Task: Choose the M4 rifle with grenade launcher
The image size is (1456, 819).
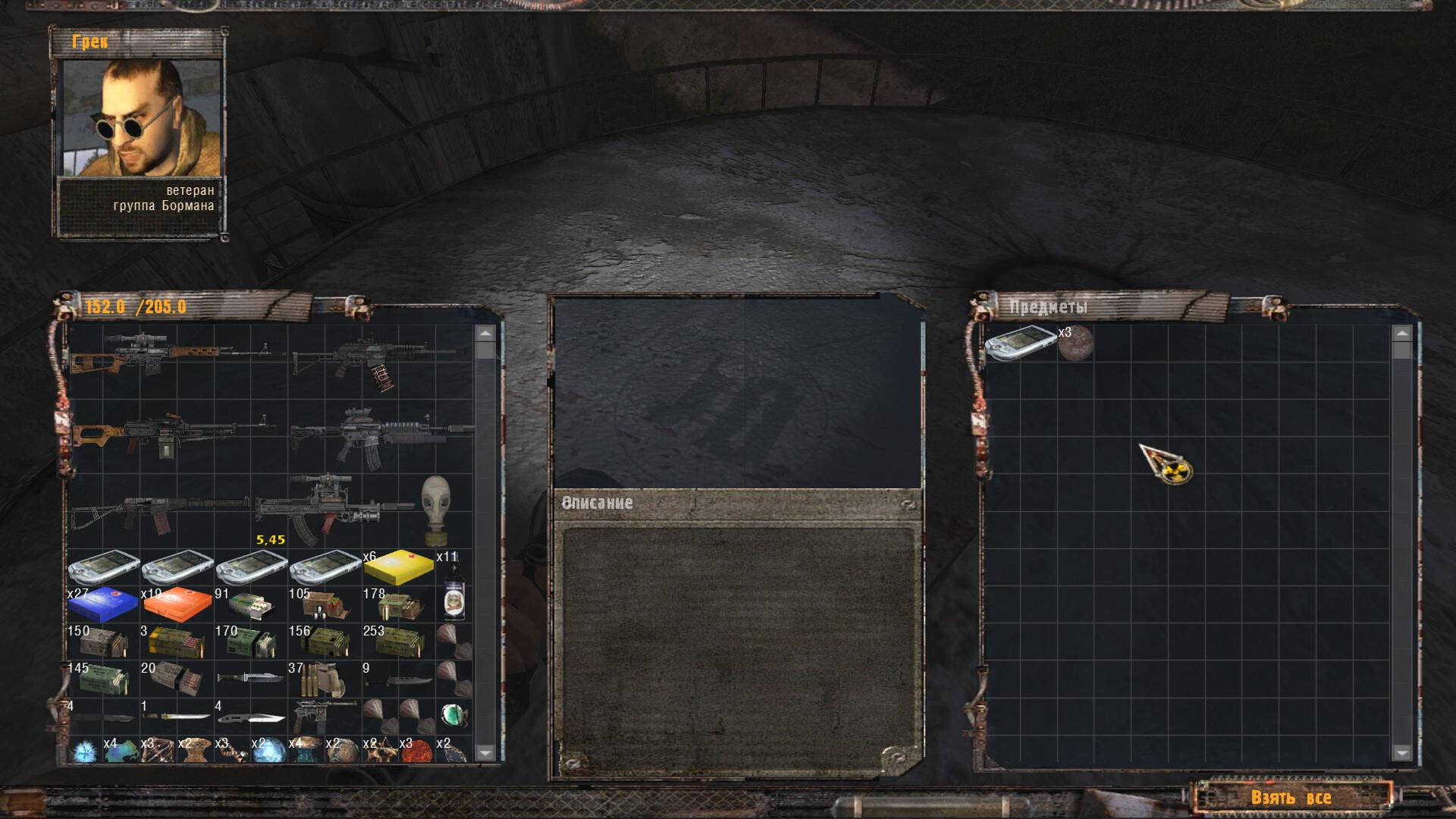Action: (381, 436)
